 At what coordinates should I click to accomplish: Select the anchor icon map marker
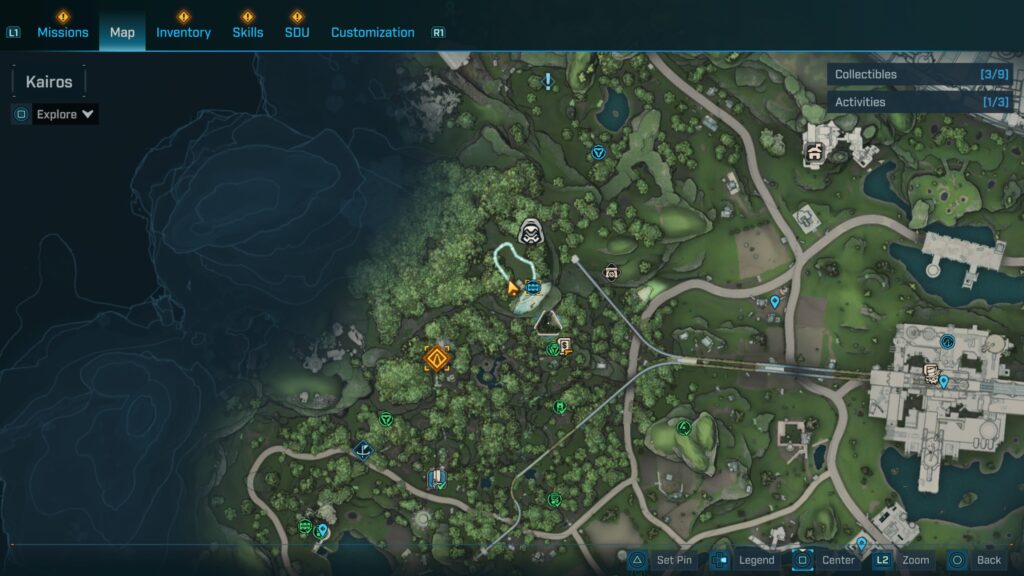tap(363, 450)
